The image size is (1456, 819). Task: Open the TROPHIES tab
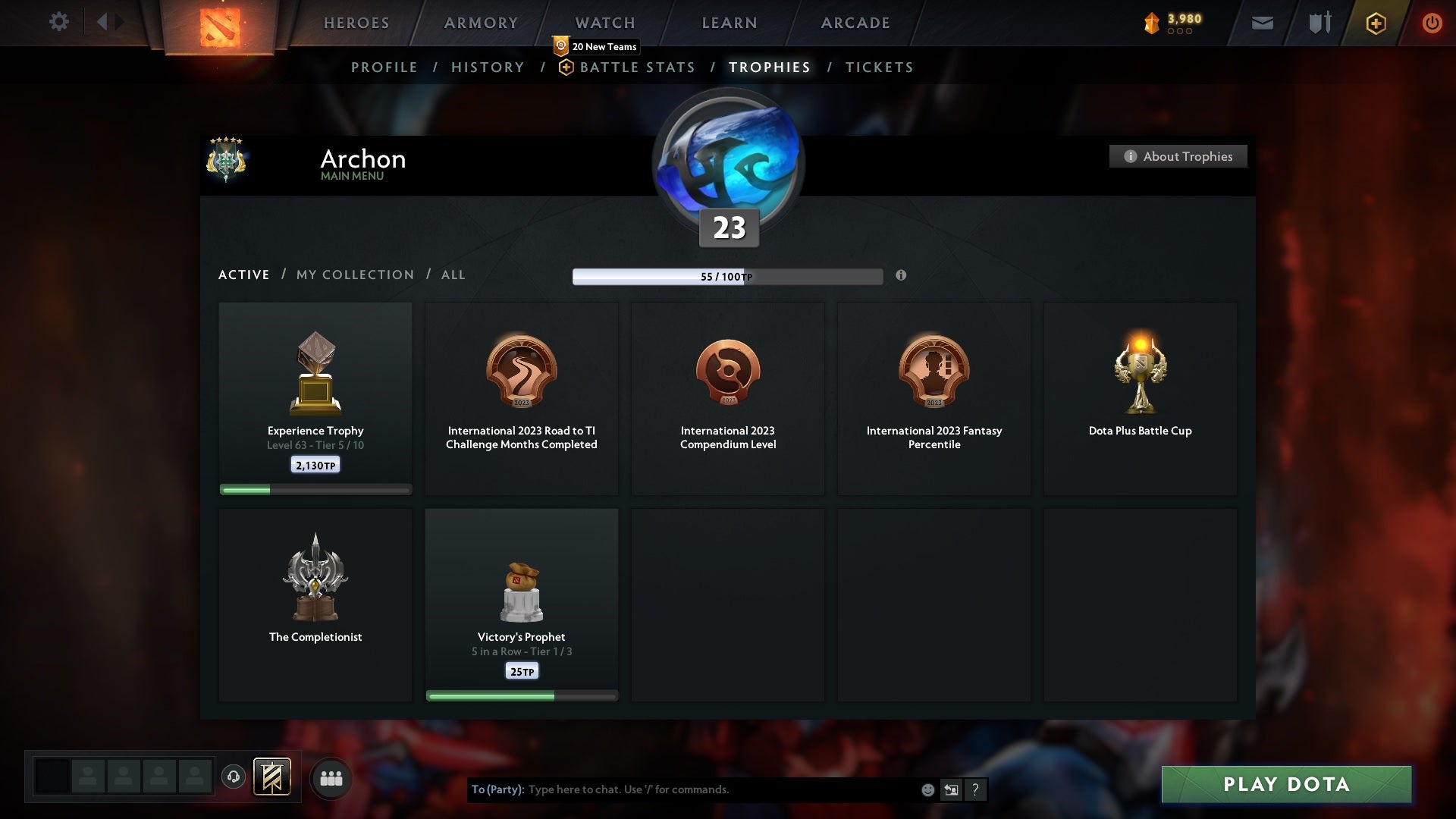769,67
